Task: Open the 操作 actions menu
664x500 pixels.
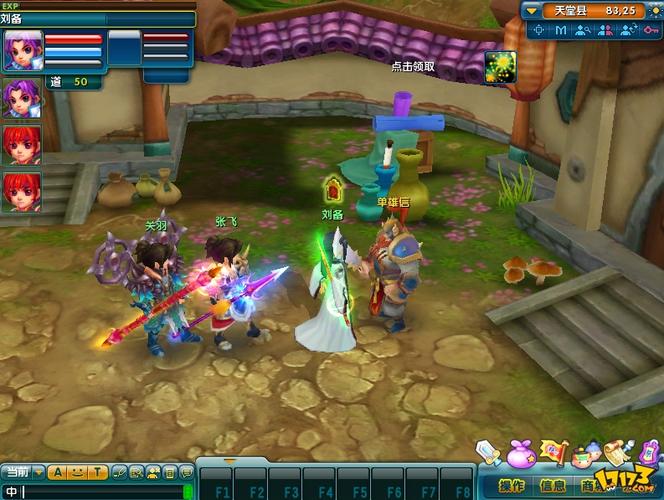Action: click(511, 486)
